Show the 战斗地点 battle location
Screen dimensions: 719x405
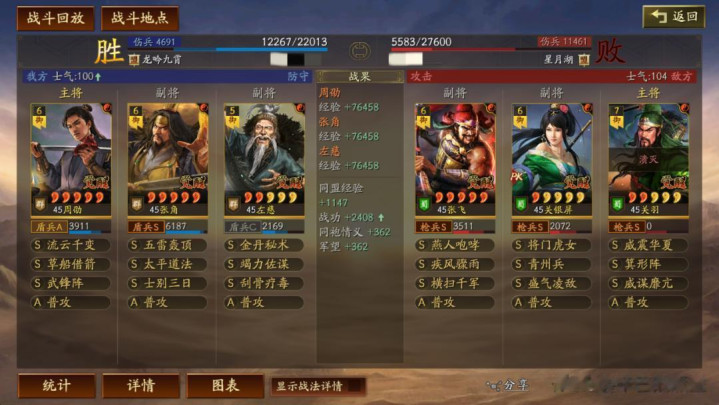(x=139, y=18)
